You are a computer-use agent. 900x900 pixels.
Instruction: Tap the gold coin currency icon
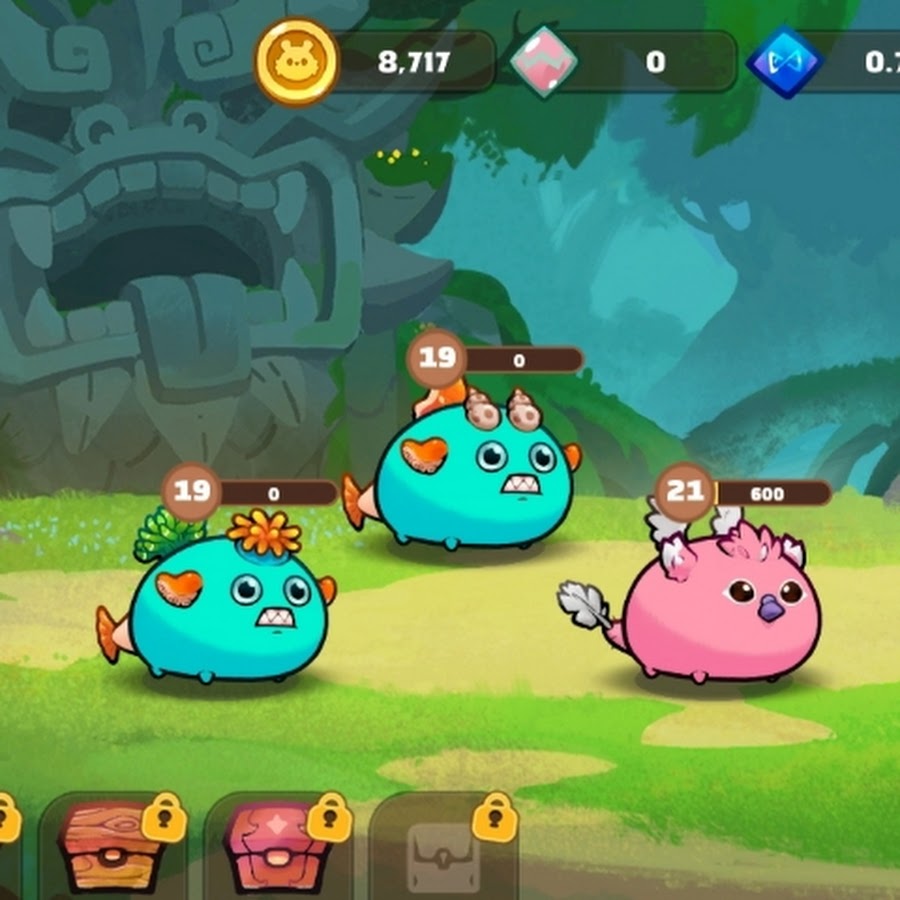click(297, 62)
